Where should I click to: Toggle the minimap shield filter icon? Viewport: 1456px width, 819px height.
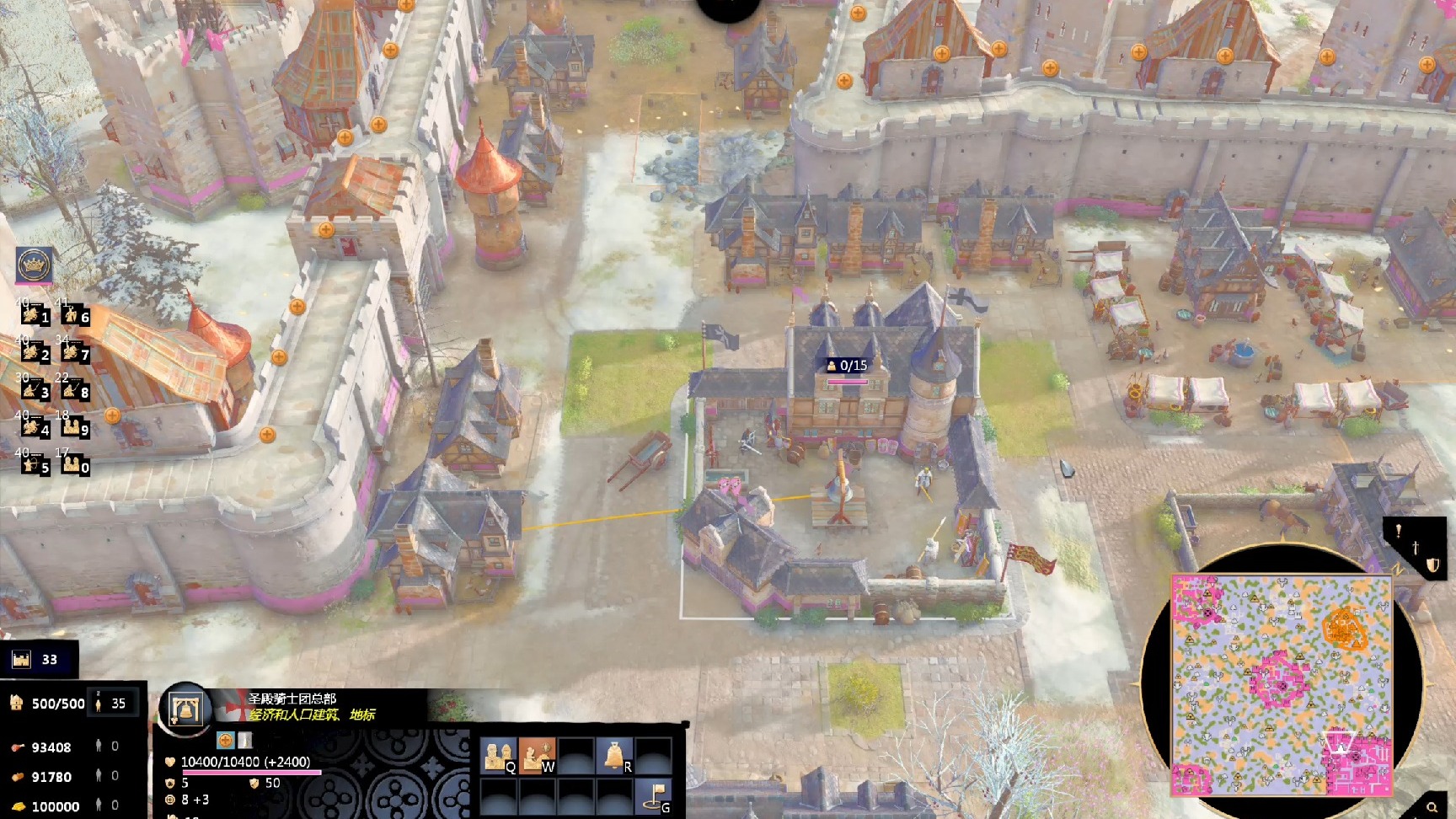(x=1432, y=565)
